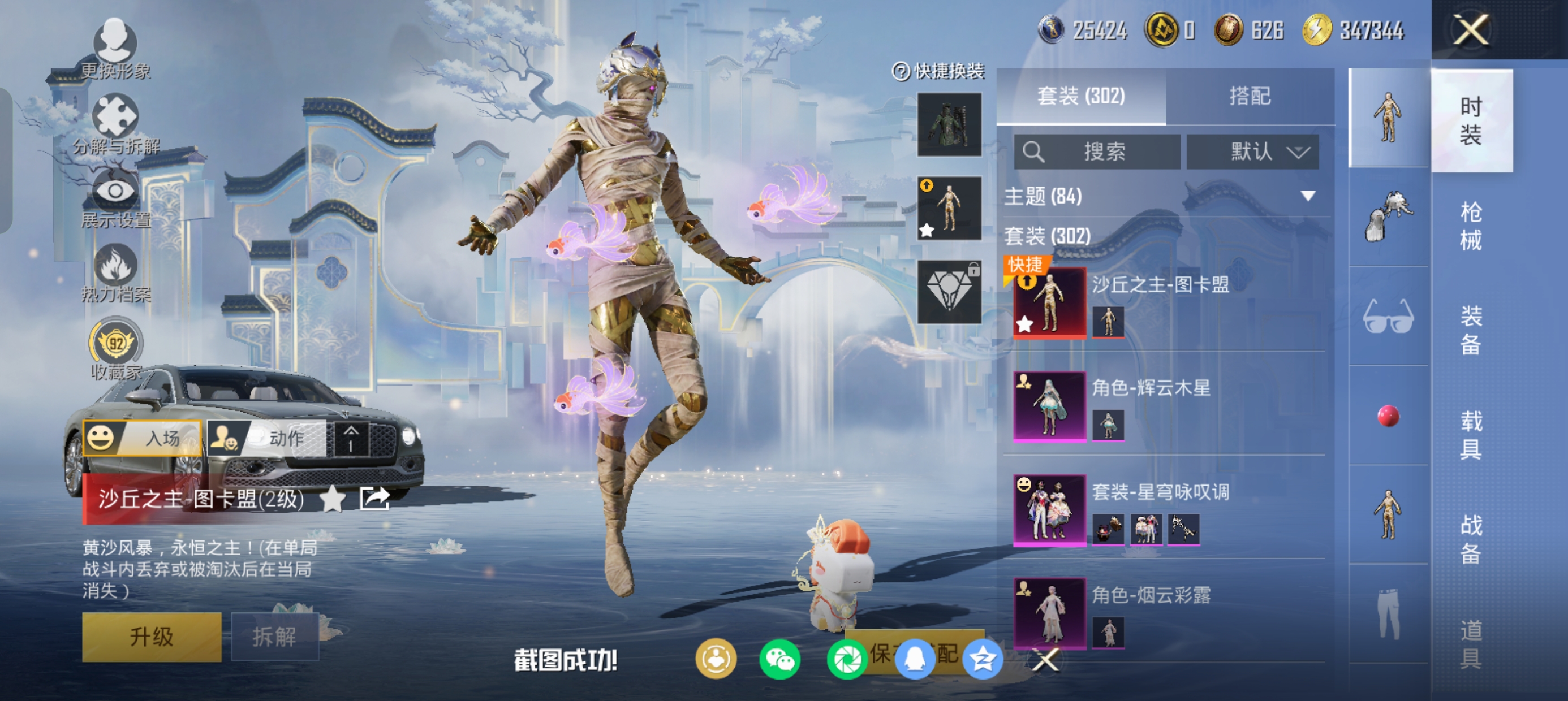Open 快捷换装 help question mark
The image size is (1568, 701).
point(901,71)
